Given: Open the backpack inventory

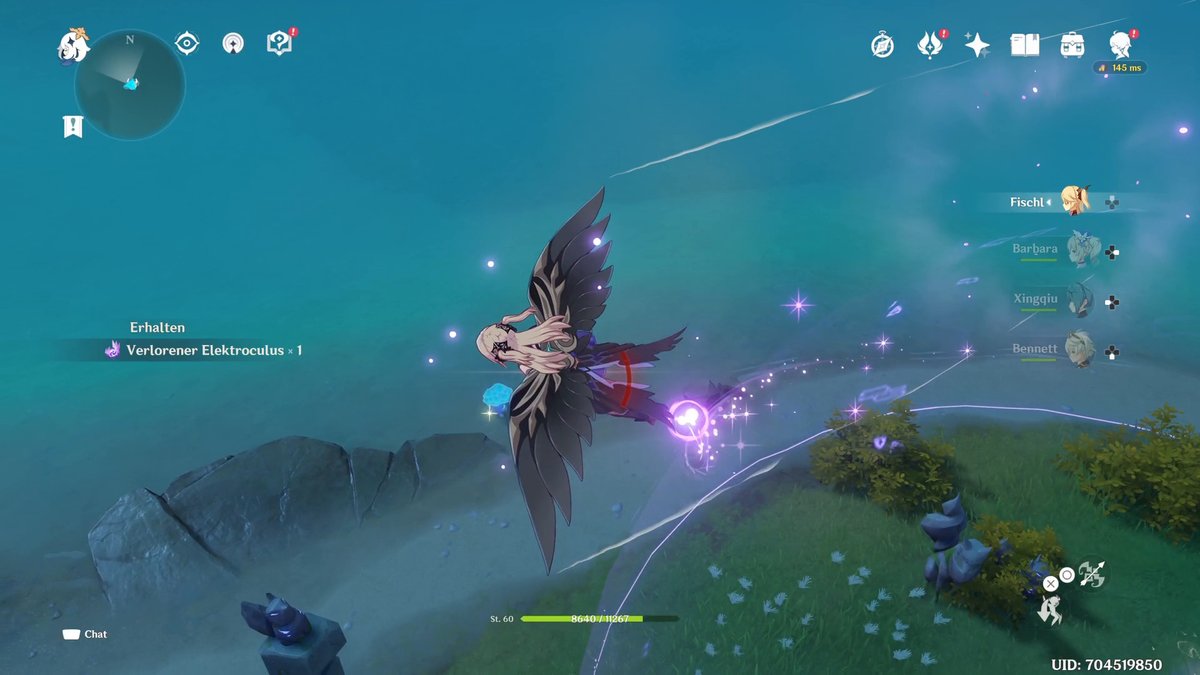Looking at the screenshot, I should (1073, 45).
